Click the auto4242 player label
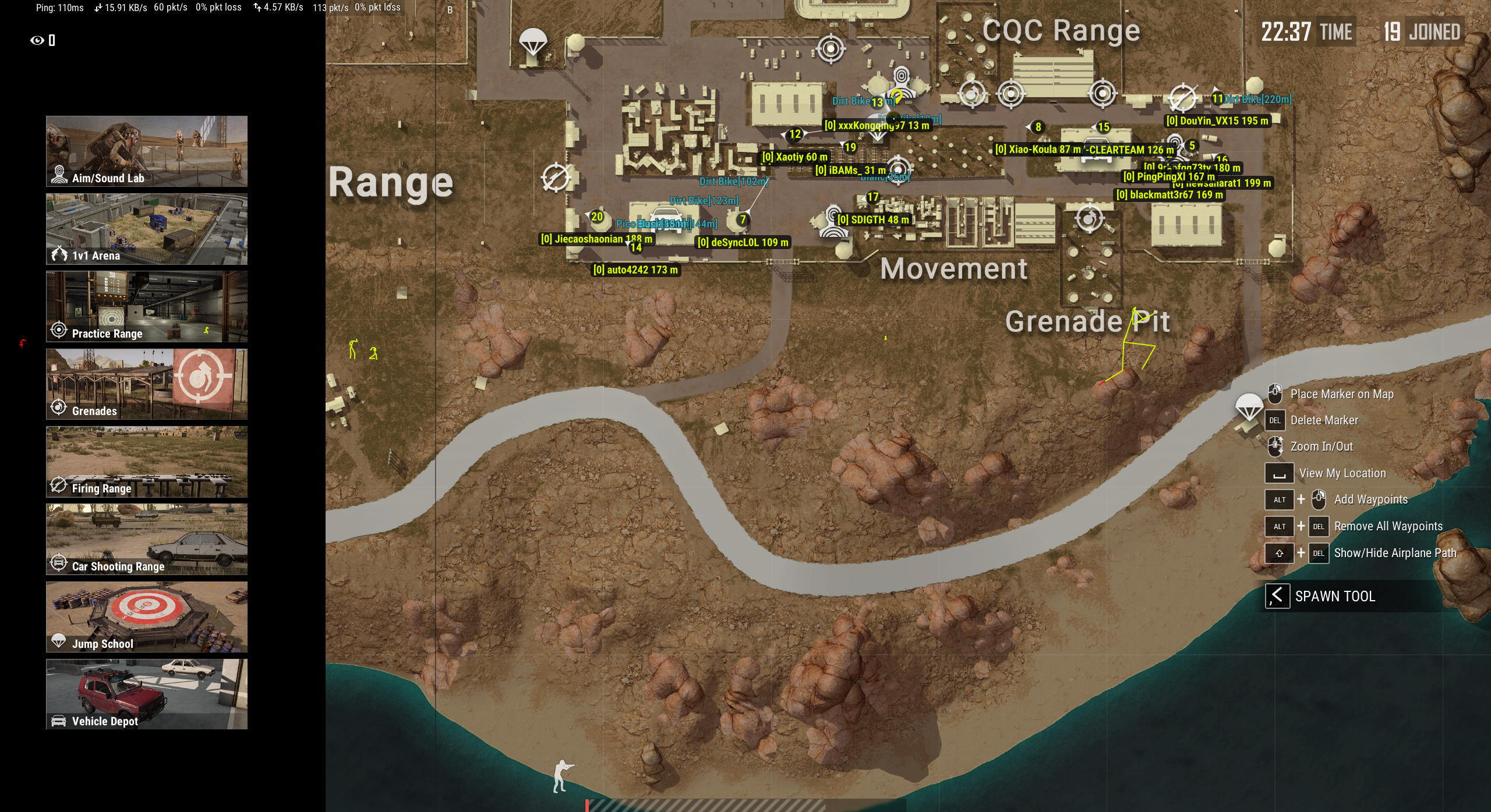1491x812 pixels. [x=635, y=270]
